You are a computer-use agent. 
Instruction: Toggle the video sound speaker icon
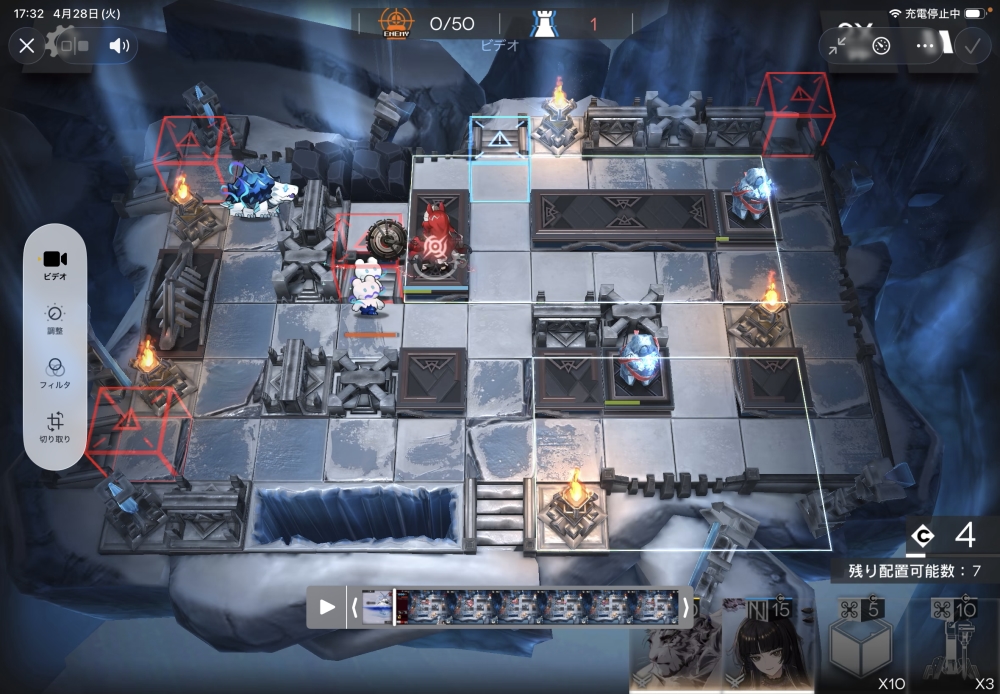(x=120, y=45)
